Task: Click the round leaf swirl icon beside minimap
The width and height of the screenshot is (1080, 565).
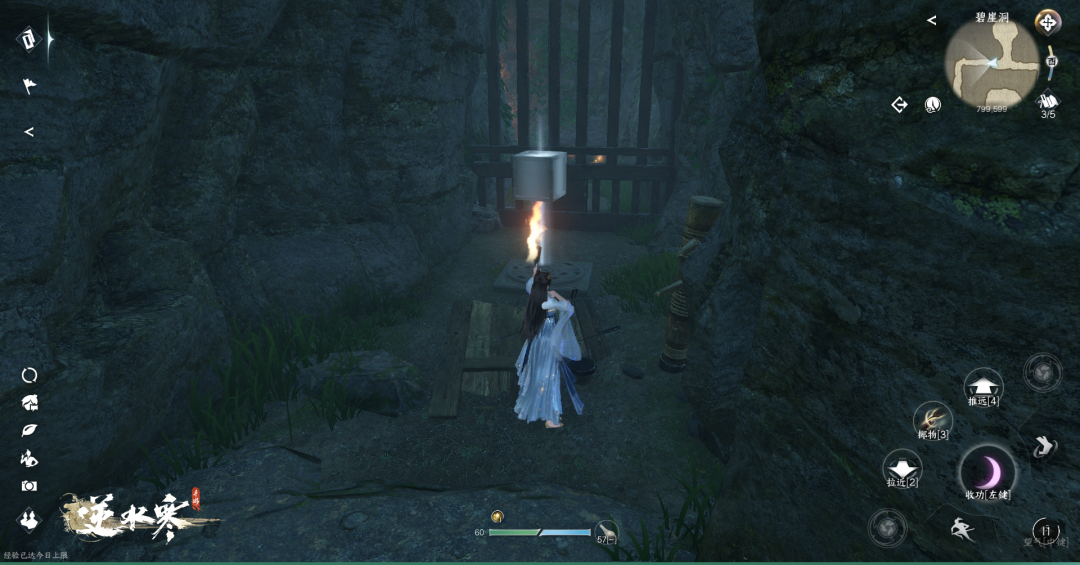Action: 933,104
